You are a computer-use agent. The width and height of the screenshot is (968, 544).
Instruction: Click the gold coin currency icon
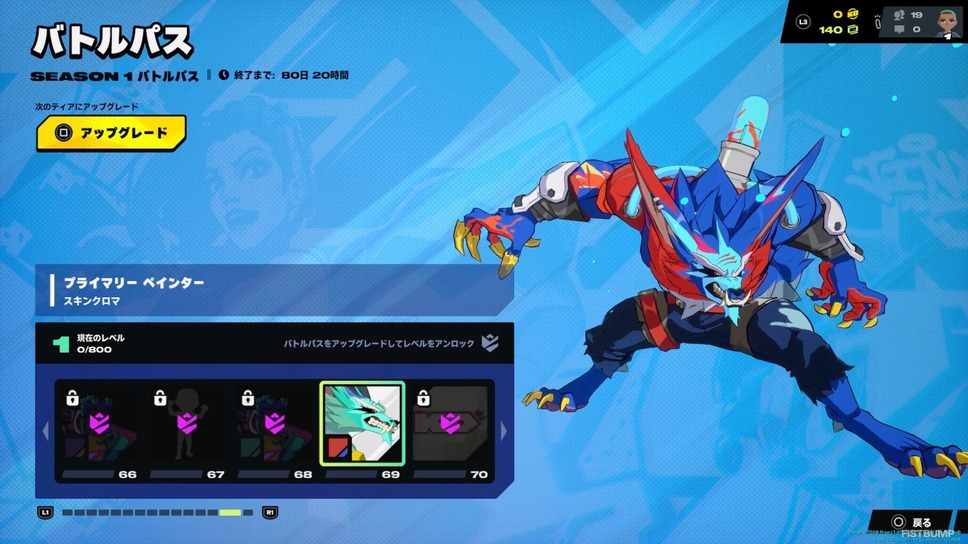(853, 15)
